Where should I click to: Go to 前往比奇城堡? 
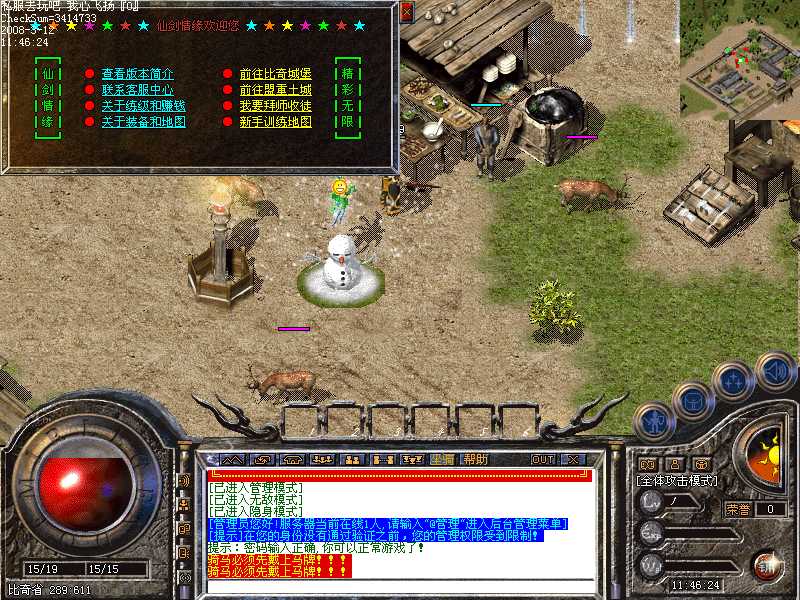[x=275, y=74]
